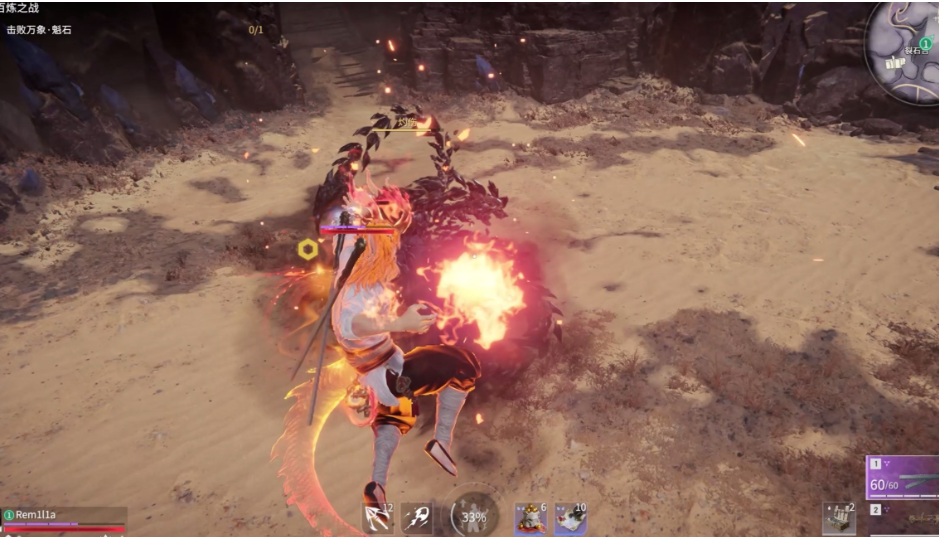Viewport: 939px width, 537px height.
Task: Select the Rem1l1a player name plate
Action: pos(62,515)
